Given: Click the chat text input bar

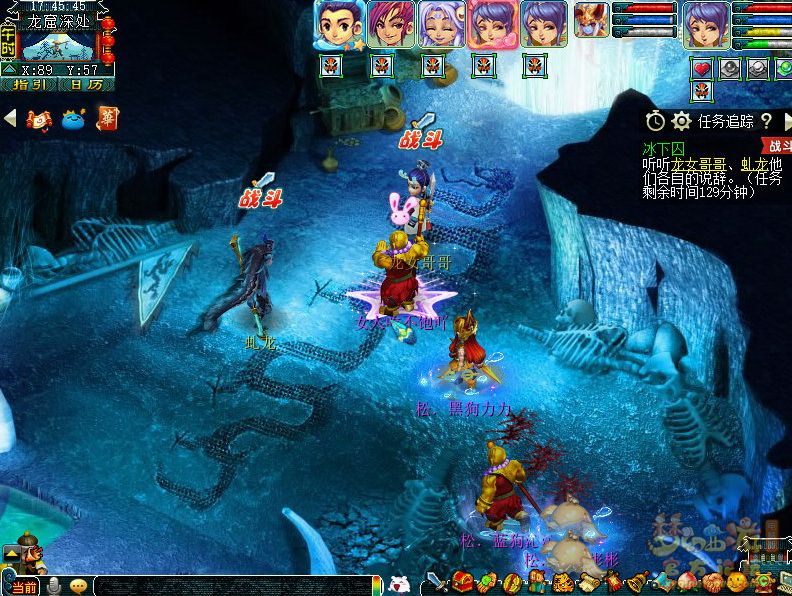Looking at the screenshot, I should [230, 586].
